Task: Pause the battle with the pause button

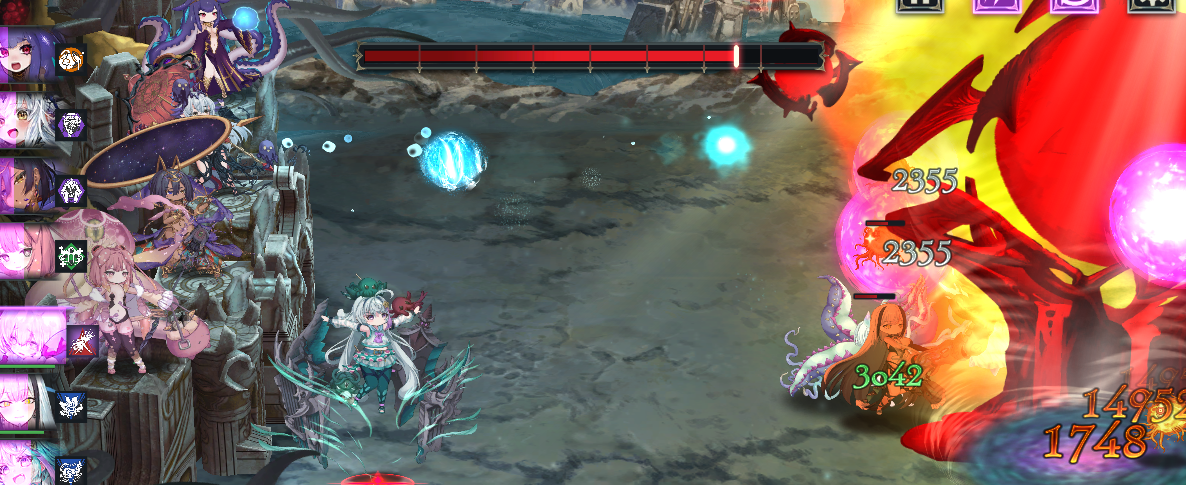Action: [920, 4]
